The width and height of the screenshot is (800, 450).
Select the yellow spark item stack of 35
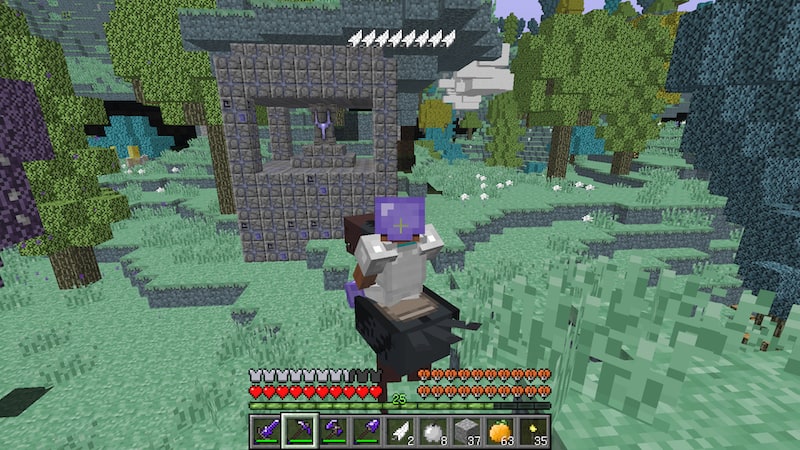coord(531,429)
